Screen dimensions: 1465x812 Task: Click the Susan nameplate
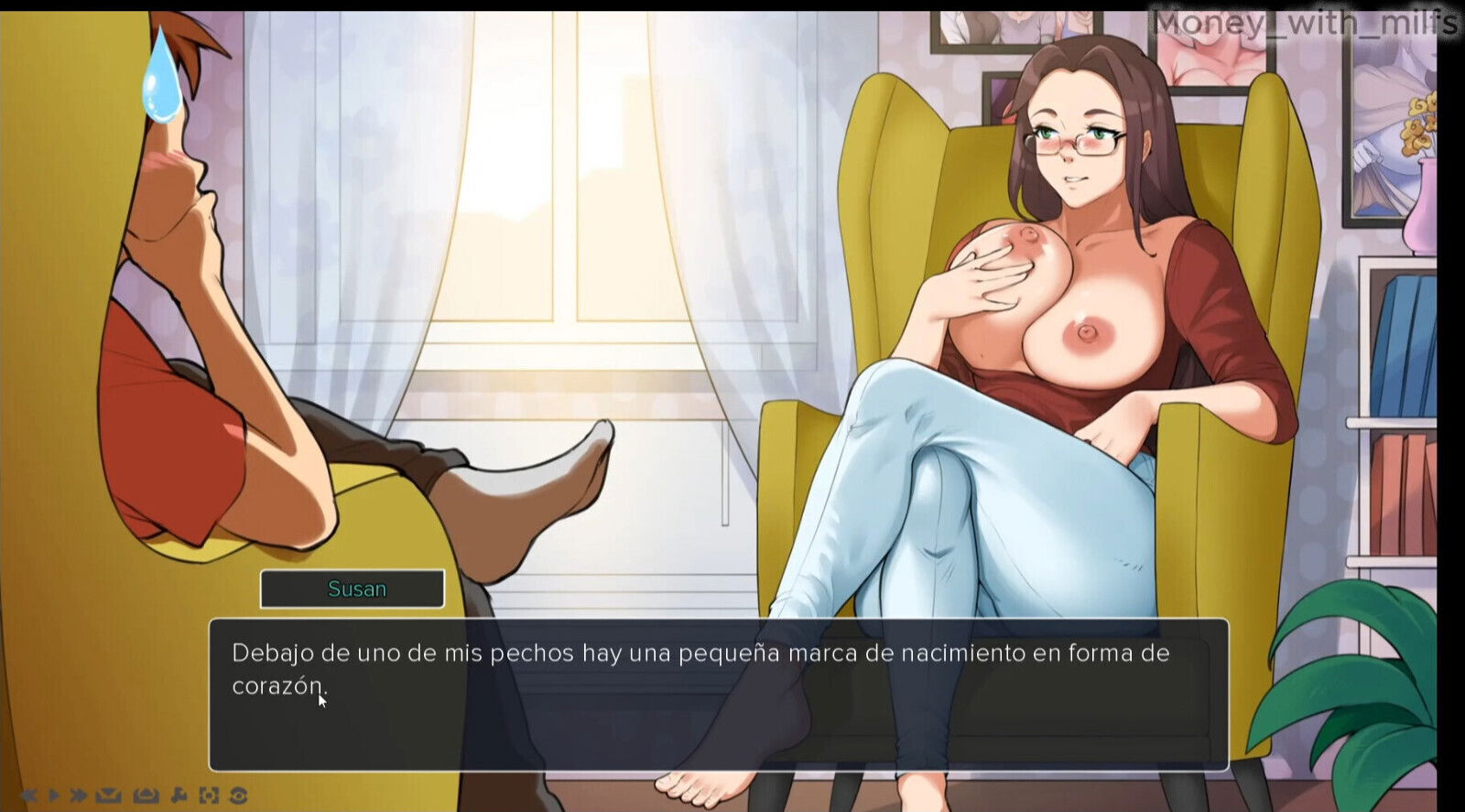tap(353, 588)
